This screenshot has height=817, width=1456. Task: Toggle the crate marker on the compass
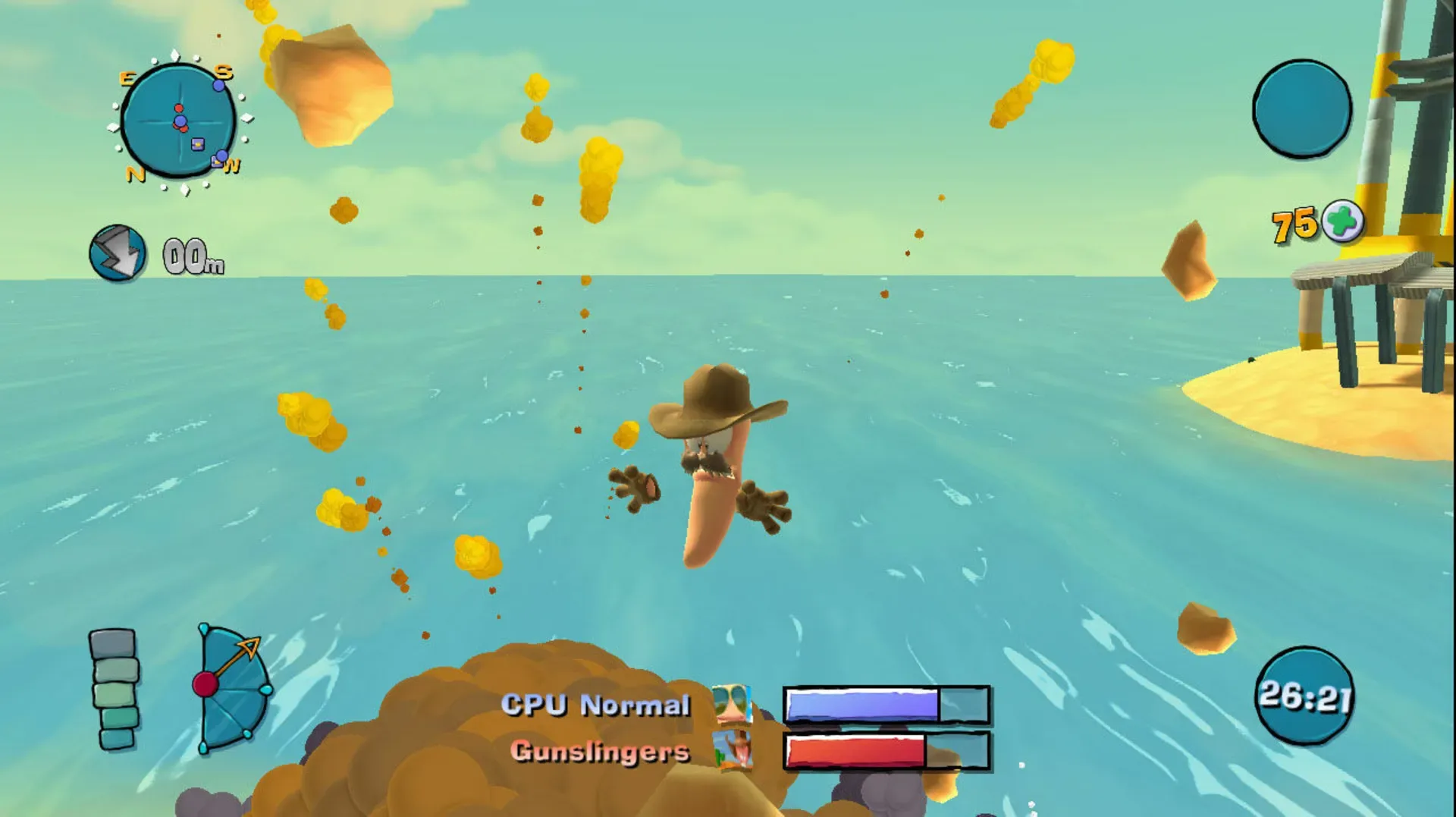pyautogui.click(x=196, y=144)
